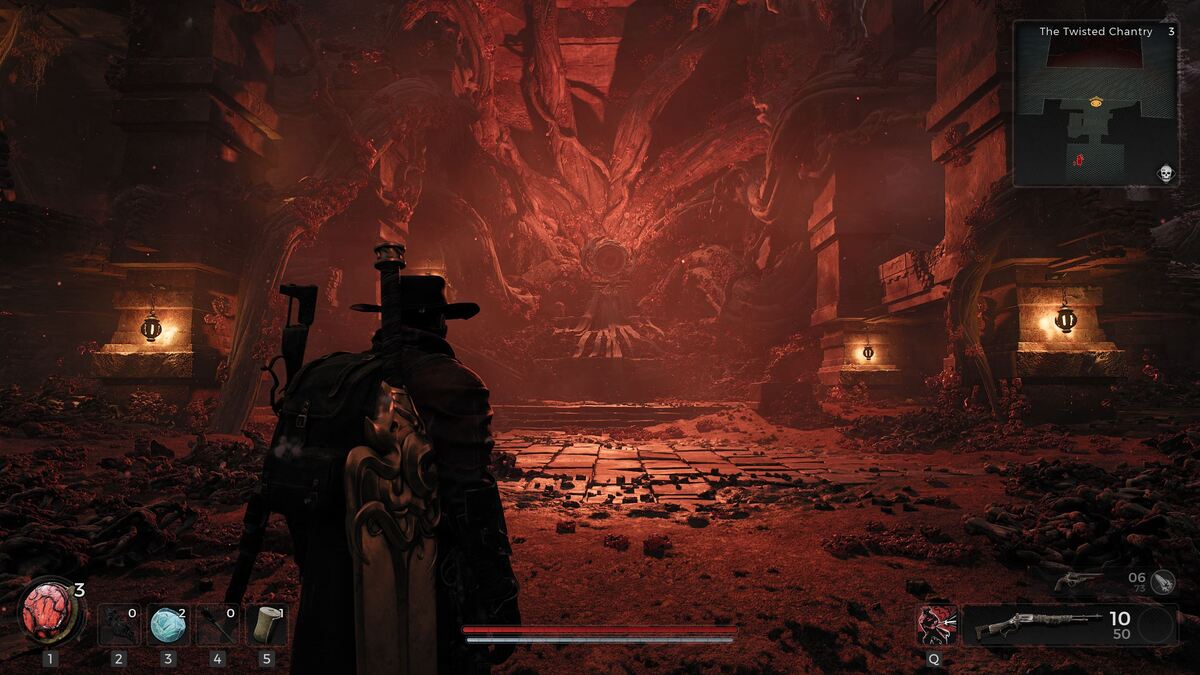This screenshot has width=1200, height=675.
Task: Click the round weapon mod icon beside revolver ammo
Action: pyautogui.click(x=1162, y=579)
